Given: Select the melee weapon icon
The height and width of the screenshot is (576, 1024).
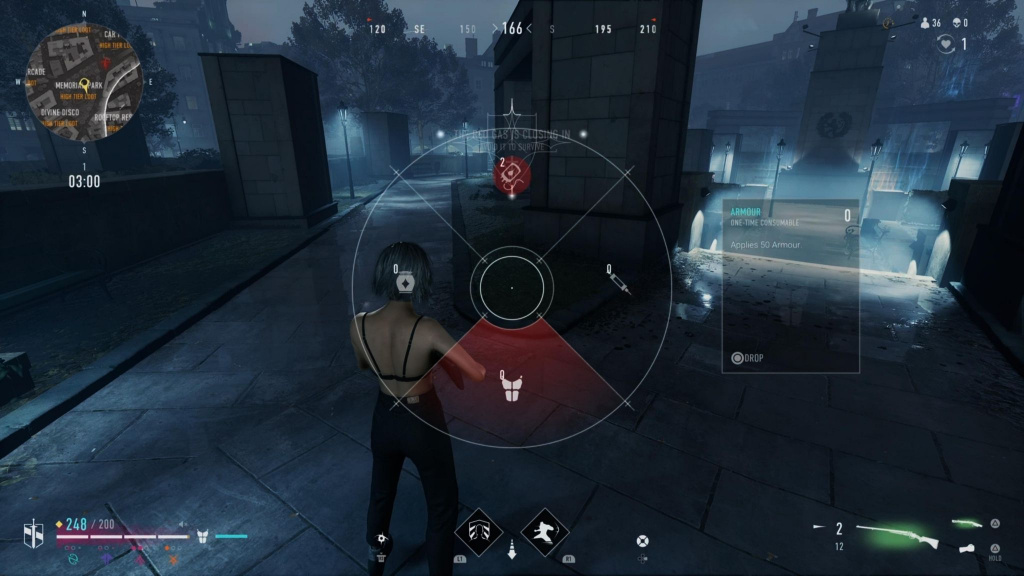Looking at the screenshot, I should (x=966, y=548).
